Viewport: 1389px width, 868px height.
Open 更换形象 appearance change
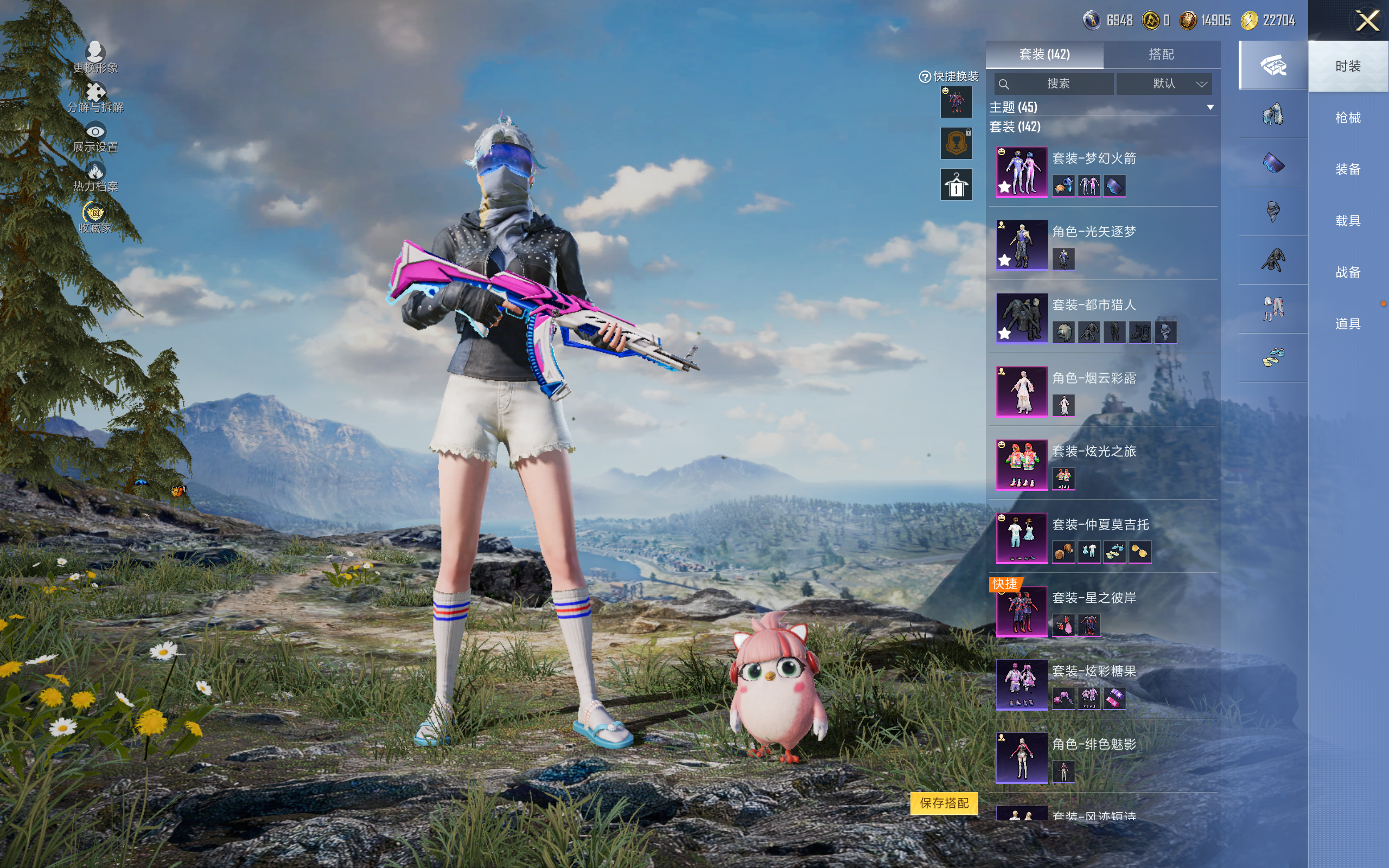[95, 58]
